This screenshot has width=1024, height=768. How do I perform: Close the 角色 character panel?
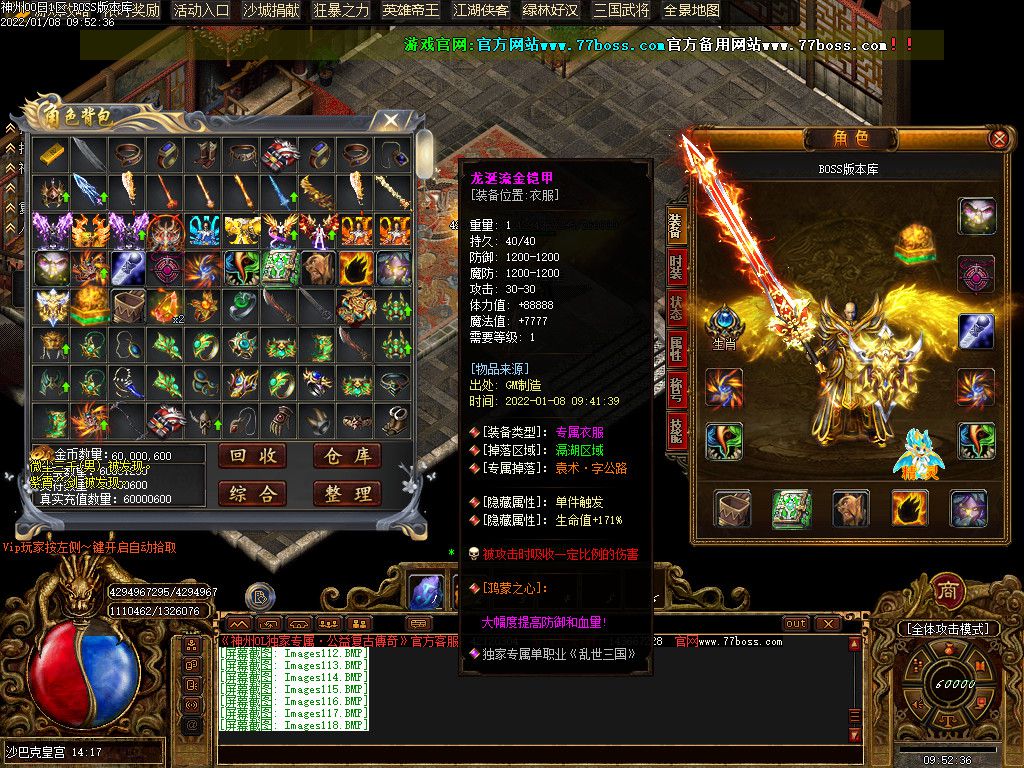(998, 139)
